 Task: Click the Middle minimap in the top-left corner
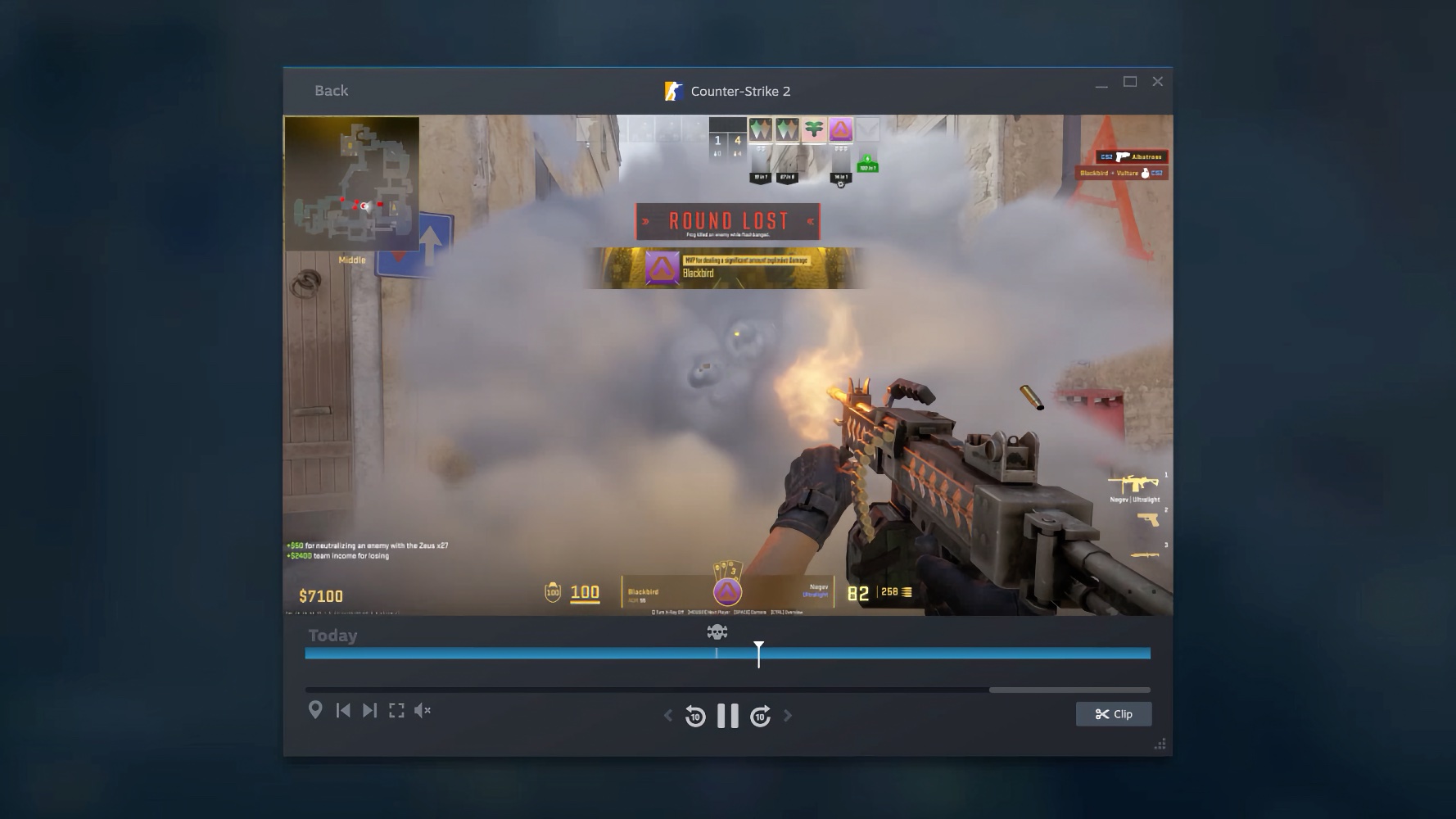click(352, 183)
